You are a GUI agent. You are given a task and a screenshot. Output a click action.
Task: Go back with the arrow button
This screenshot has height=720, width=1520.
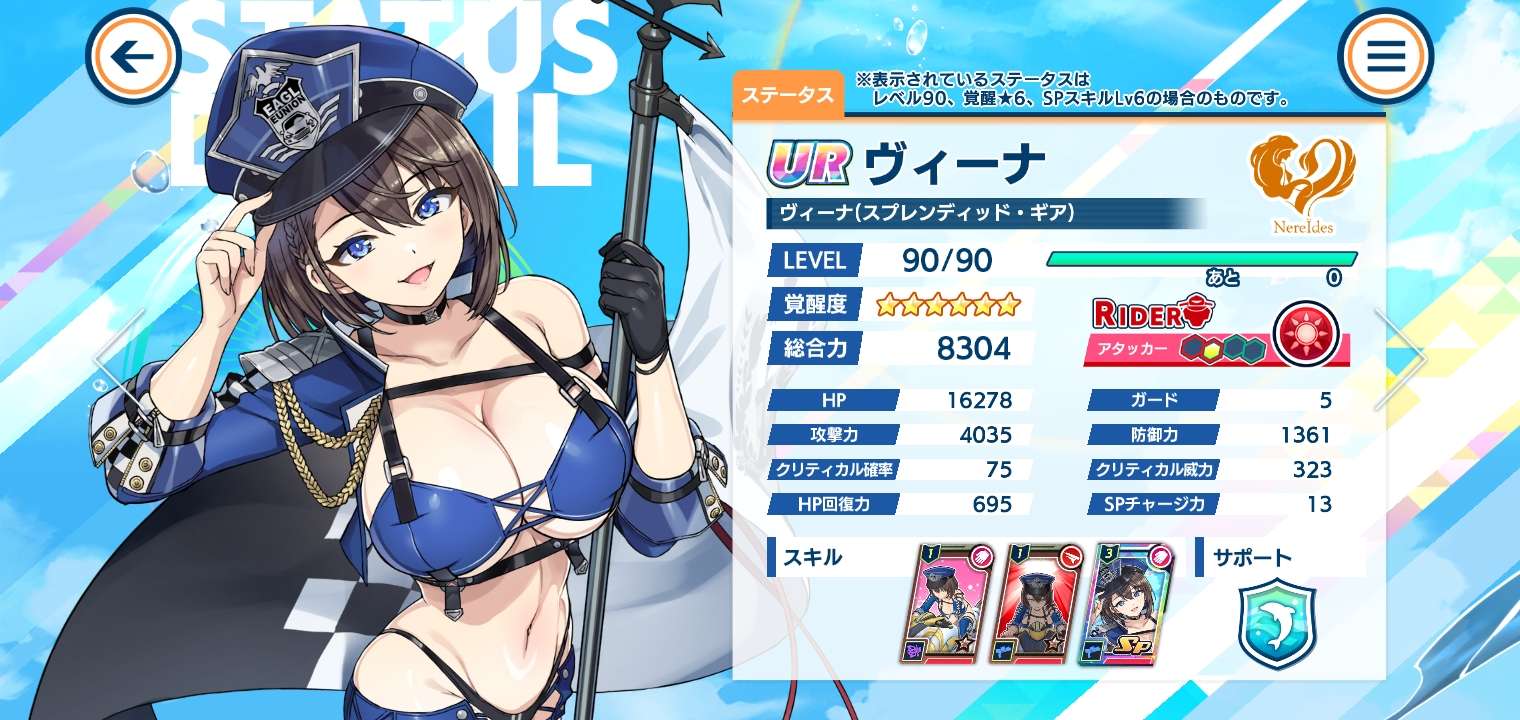pyautogui.click(x=133, y=57)
